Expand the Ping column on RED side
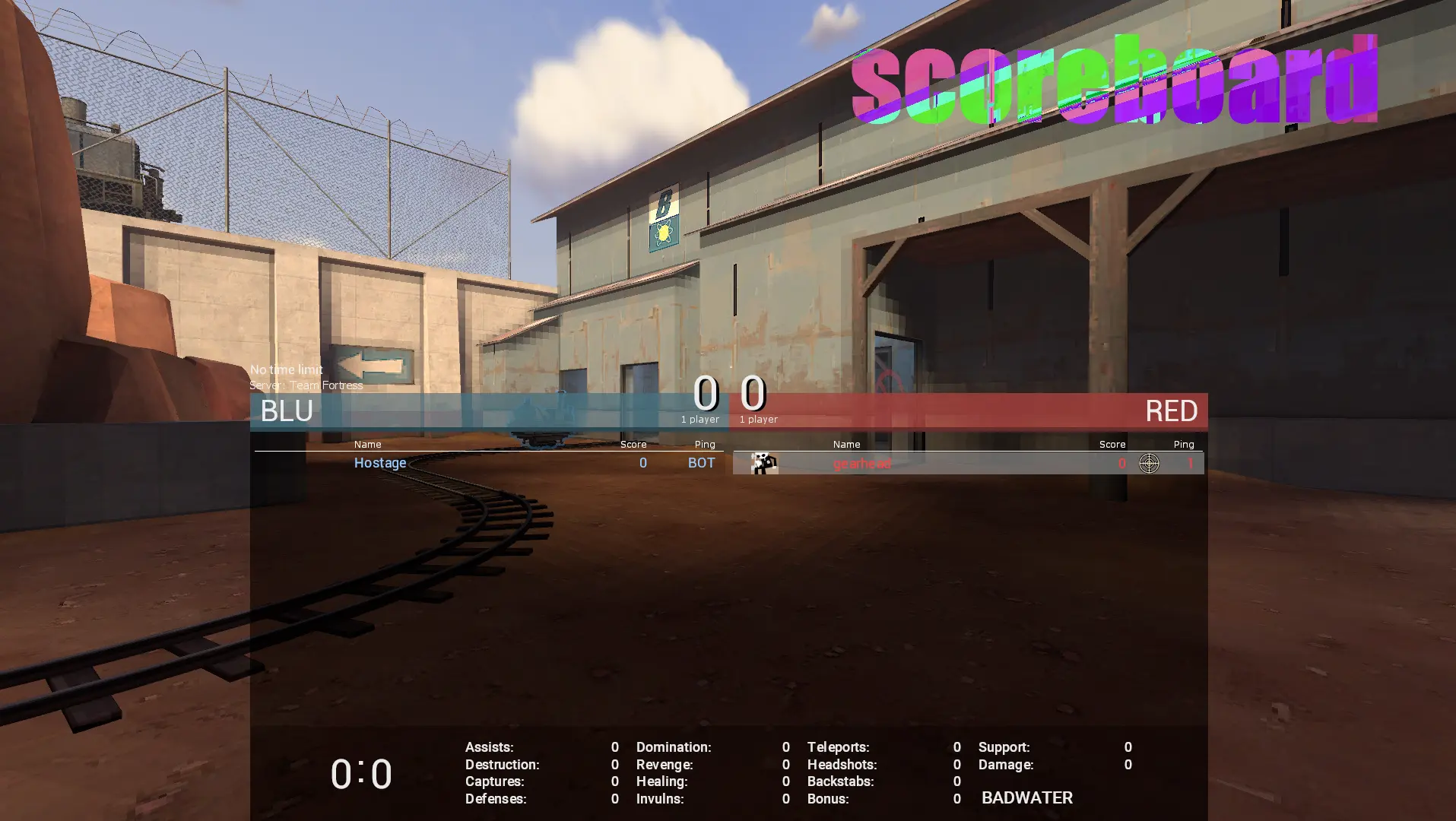Viewport: 1456px width, 821px height. [x=1183, y=444]
